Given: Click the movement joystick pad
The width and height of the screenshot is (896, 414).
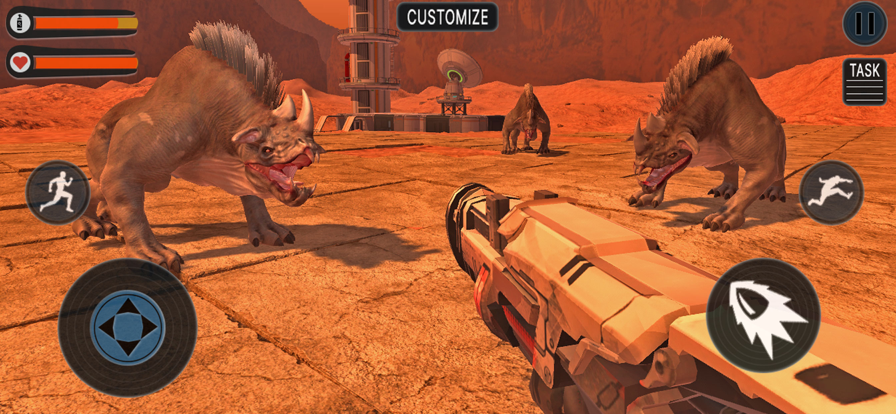Looking at the screenshot, I should [x=127, y=327].
